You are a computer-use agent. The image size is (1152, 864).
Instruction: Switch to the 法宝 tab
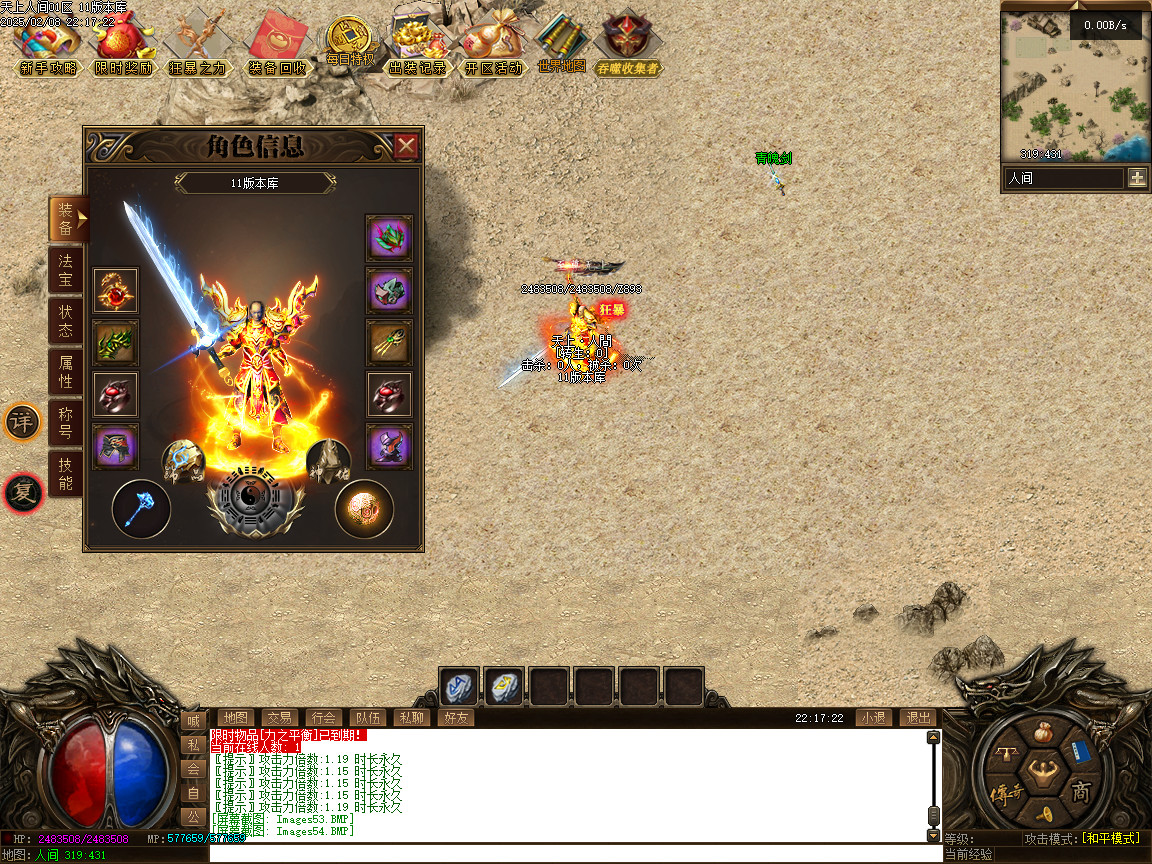pyautogui.click(x=65, y=271)
